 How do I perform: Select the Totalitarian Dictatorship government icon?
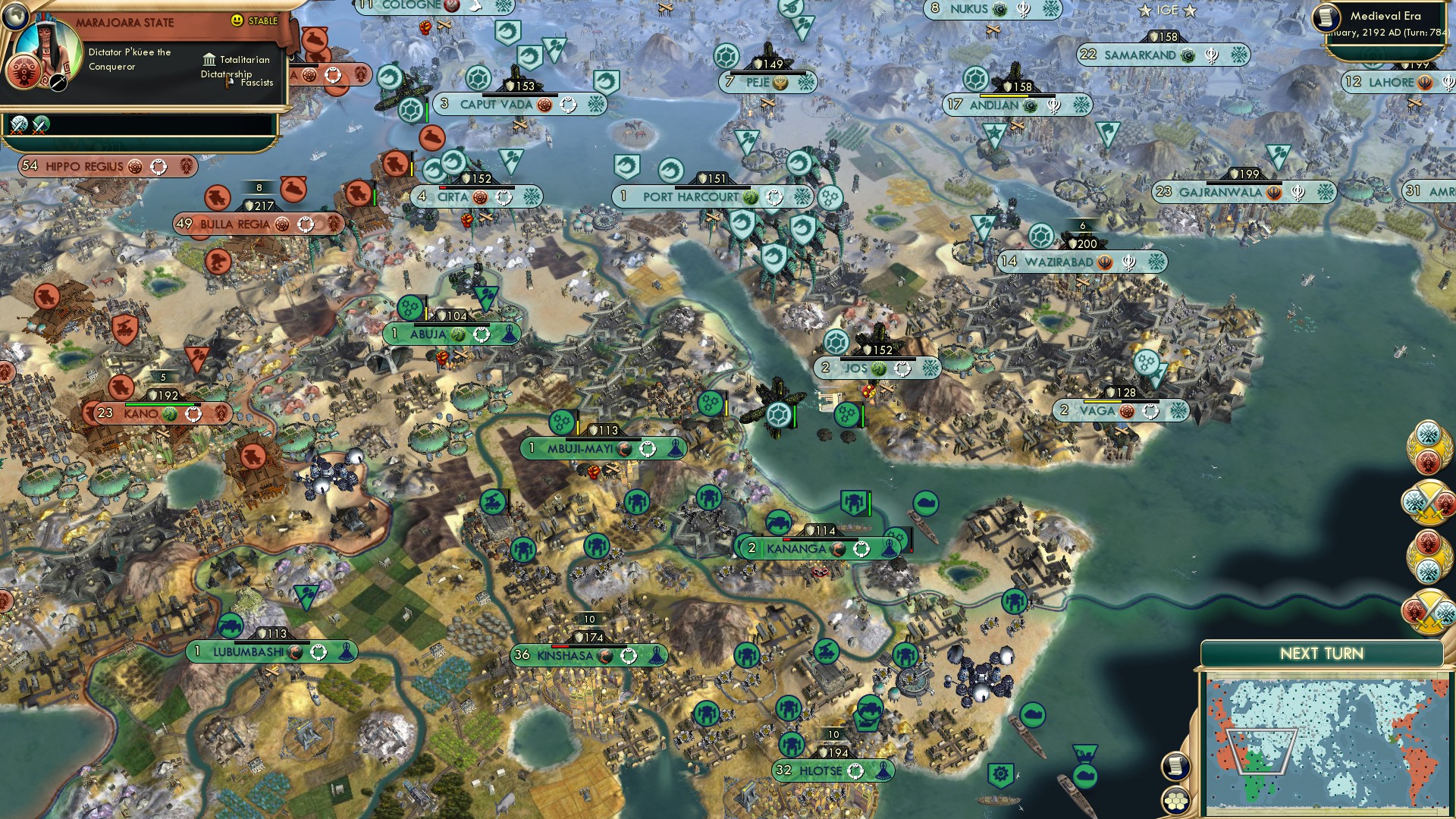[x=210, y=61]
